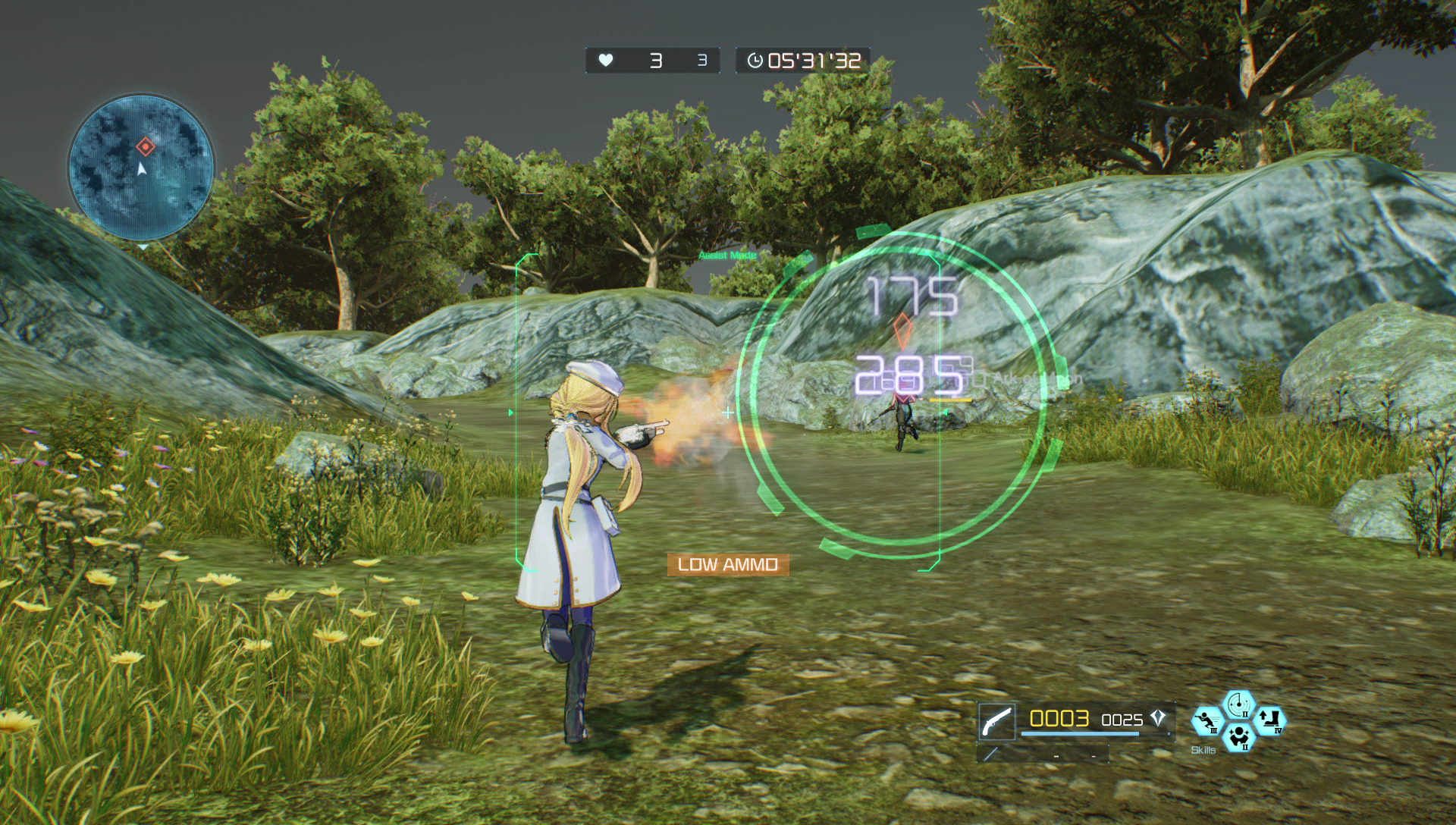
Task: Activate the radar scan skill
Action: [x=1238, y=705]
